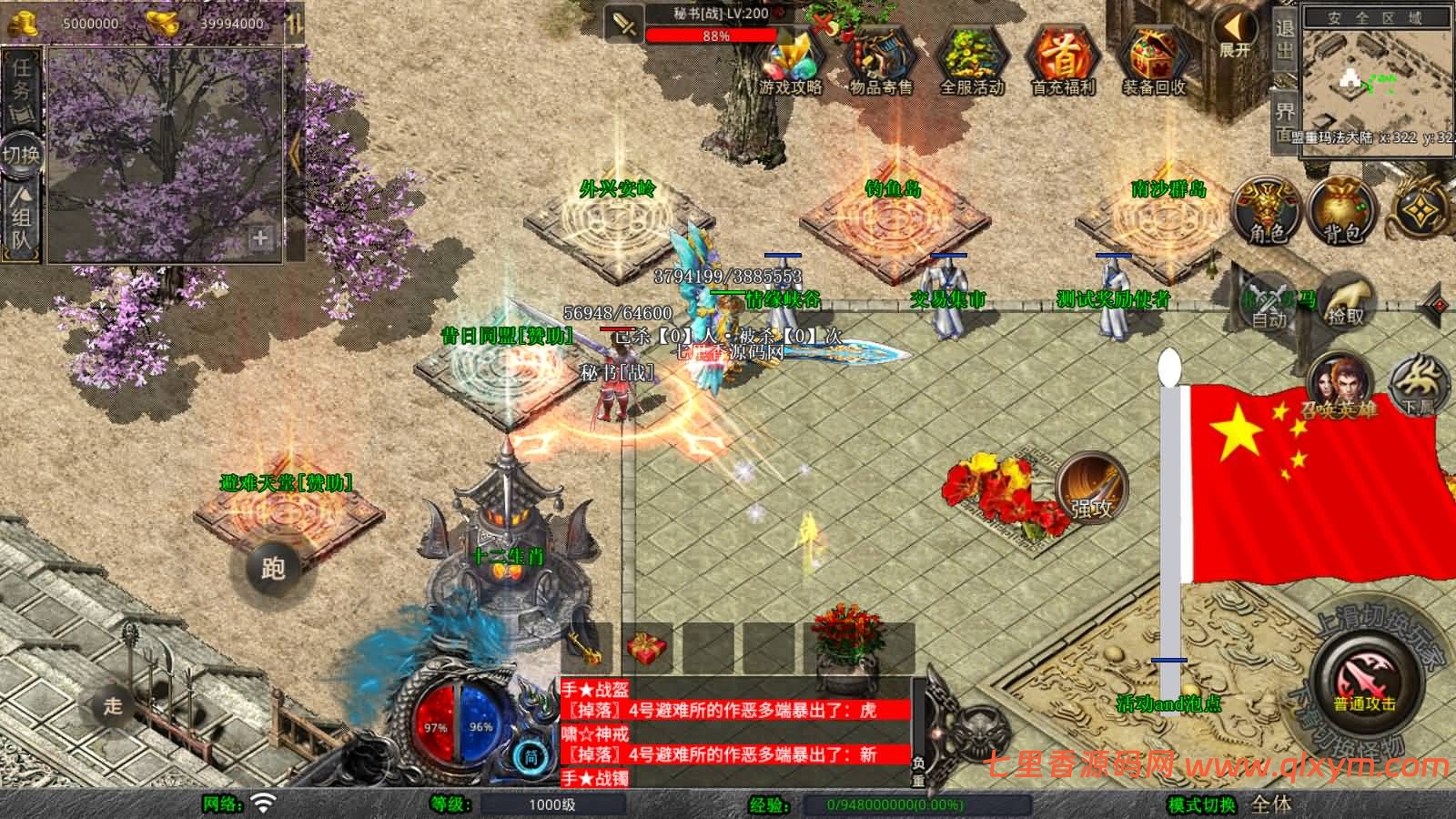The image size is (1456, 819).
Task: Select the 走 walk movement button
Action: point(113,705)
